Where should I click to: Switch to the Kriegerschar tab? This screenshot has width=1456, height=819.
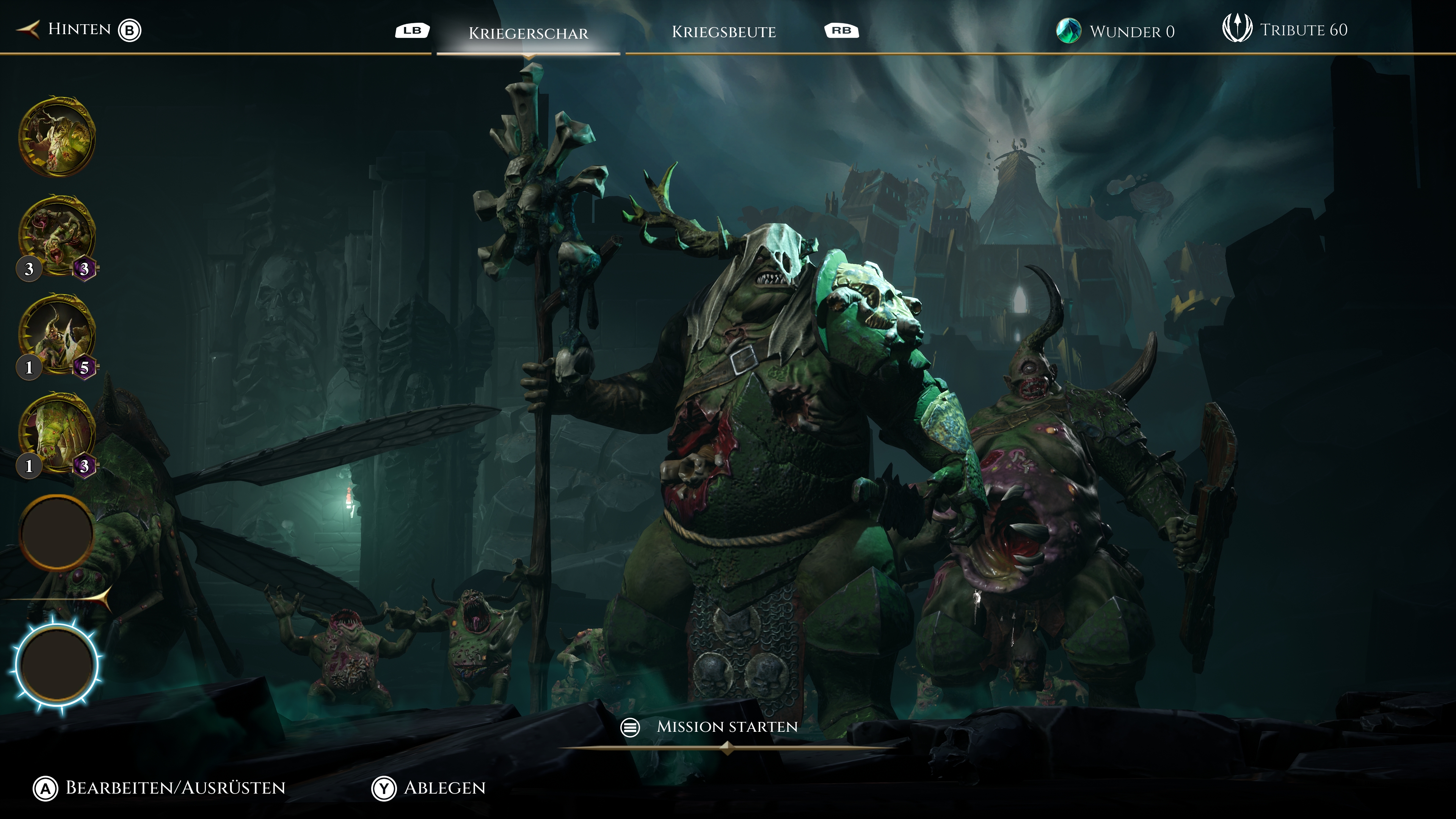click(528, 33)
